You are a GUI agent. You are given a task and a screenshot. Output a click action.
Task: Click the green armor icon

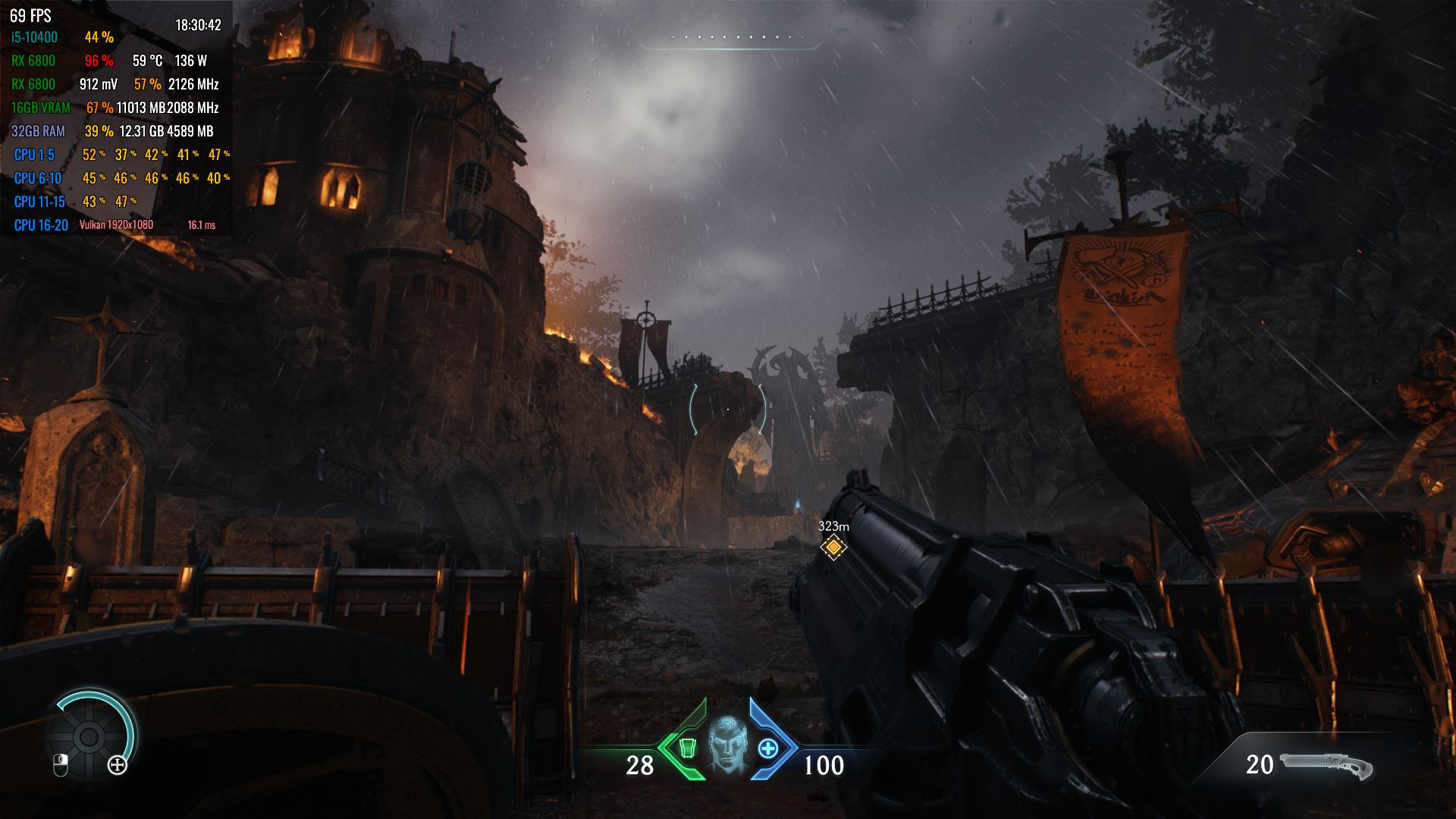coord(687,748)
